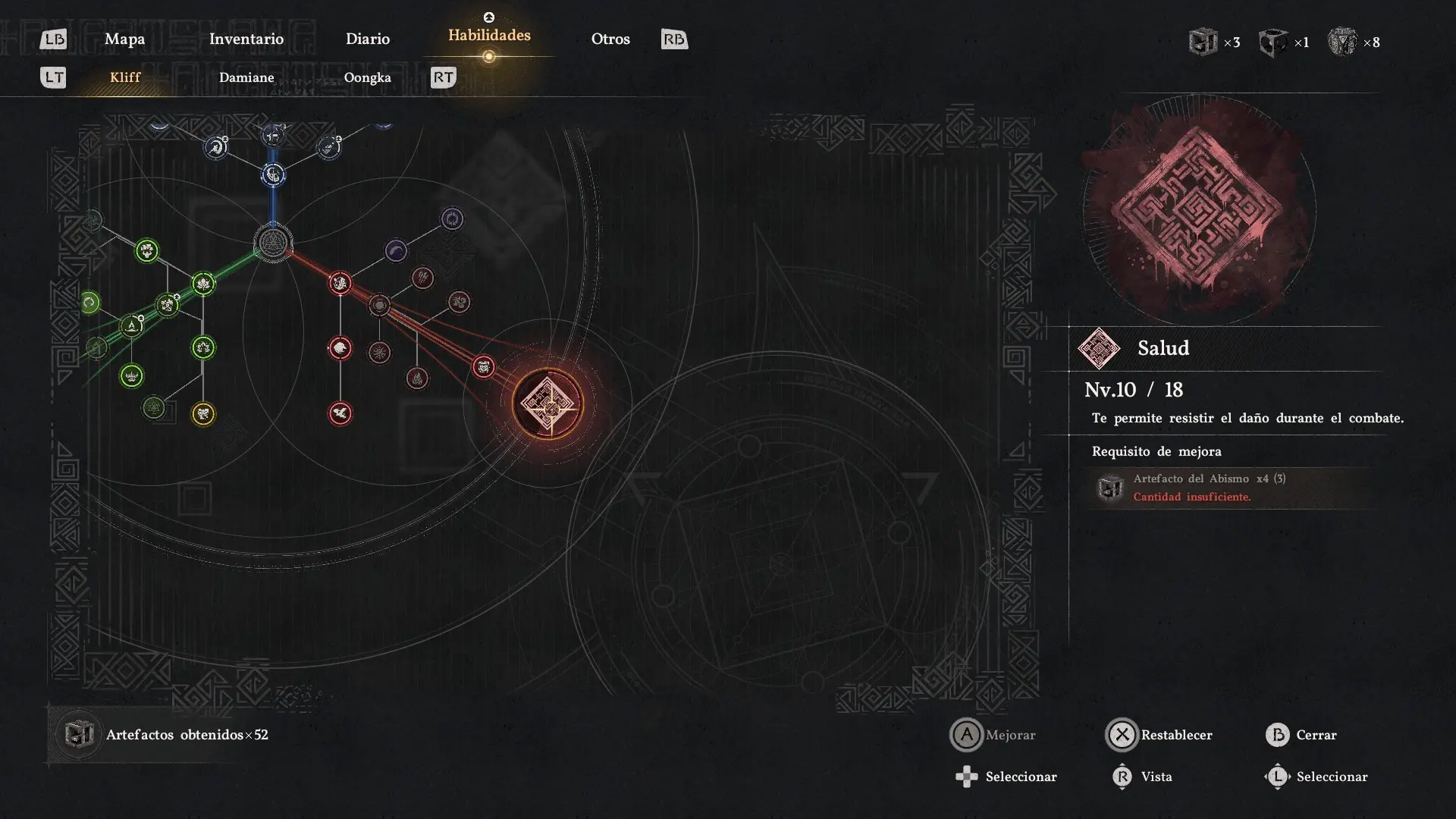1456x819 pixels.
Task: Click the central gray triangle hub node
Action: [272, 243]
